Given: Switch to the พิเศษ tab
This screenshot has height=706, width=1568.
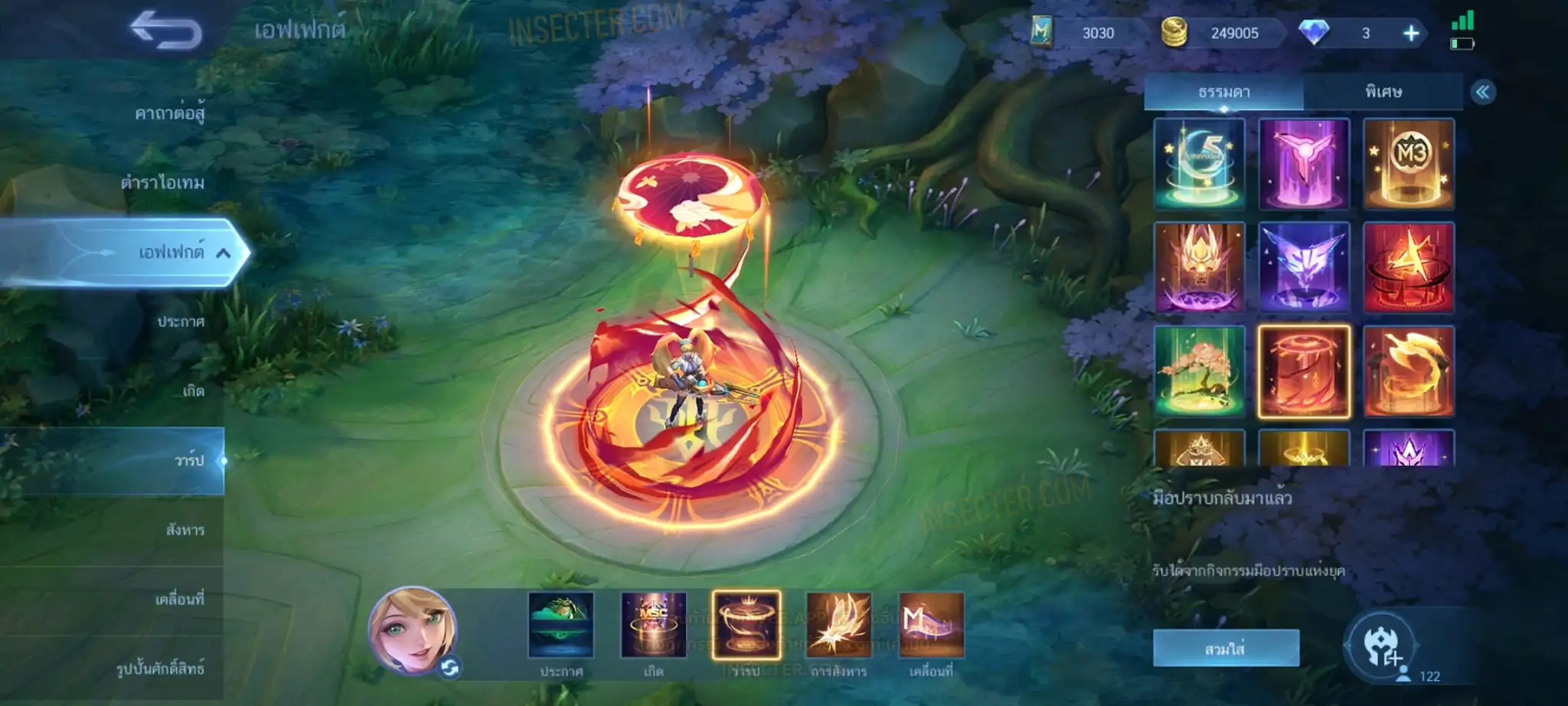Looking at the screenshot, I should (x=1383, y=92).
